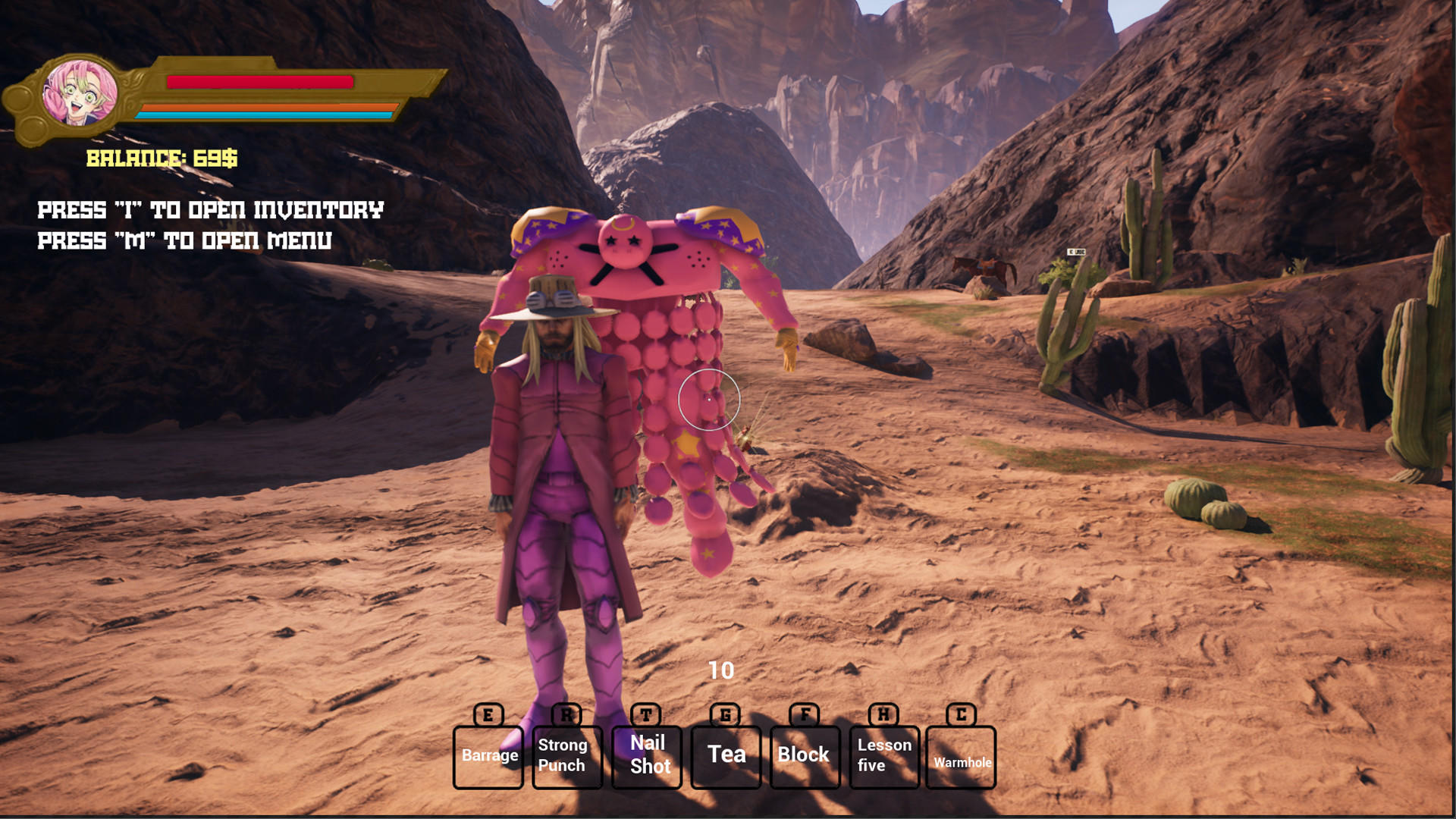This screenshot has width=1456, height=819.
Task: Open the menu via the menu hint text
Action: coord(184,241)
